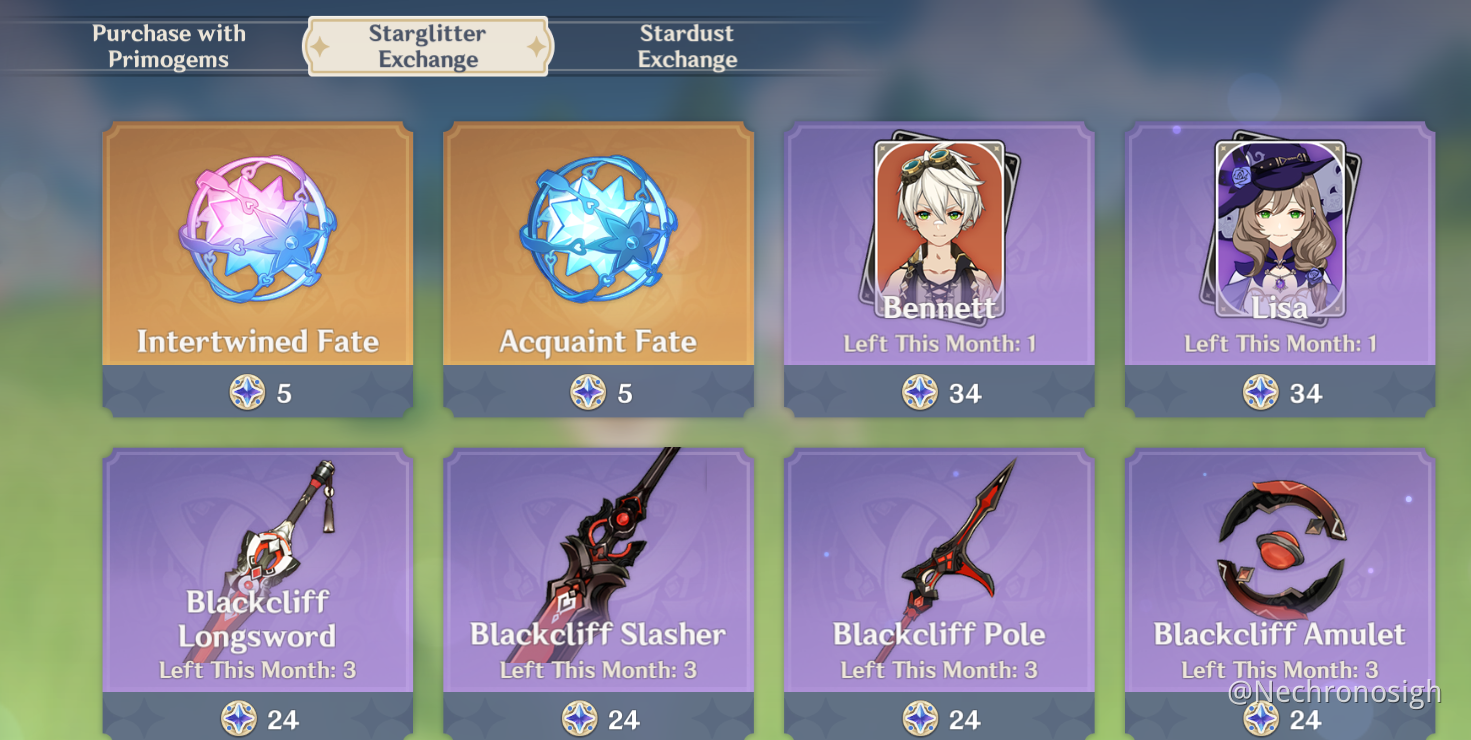Click the Starglitter icon under Blackcliff Amulet
1471x740 pixels.
coord(1258,719)
